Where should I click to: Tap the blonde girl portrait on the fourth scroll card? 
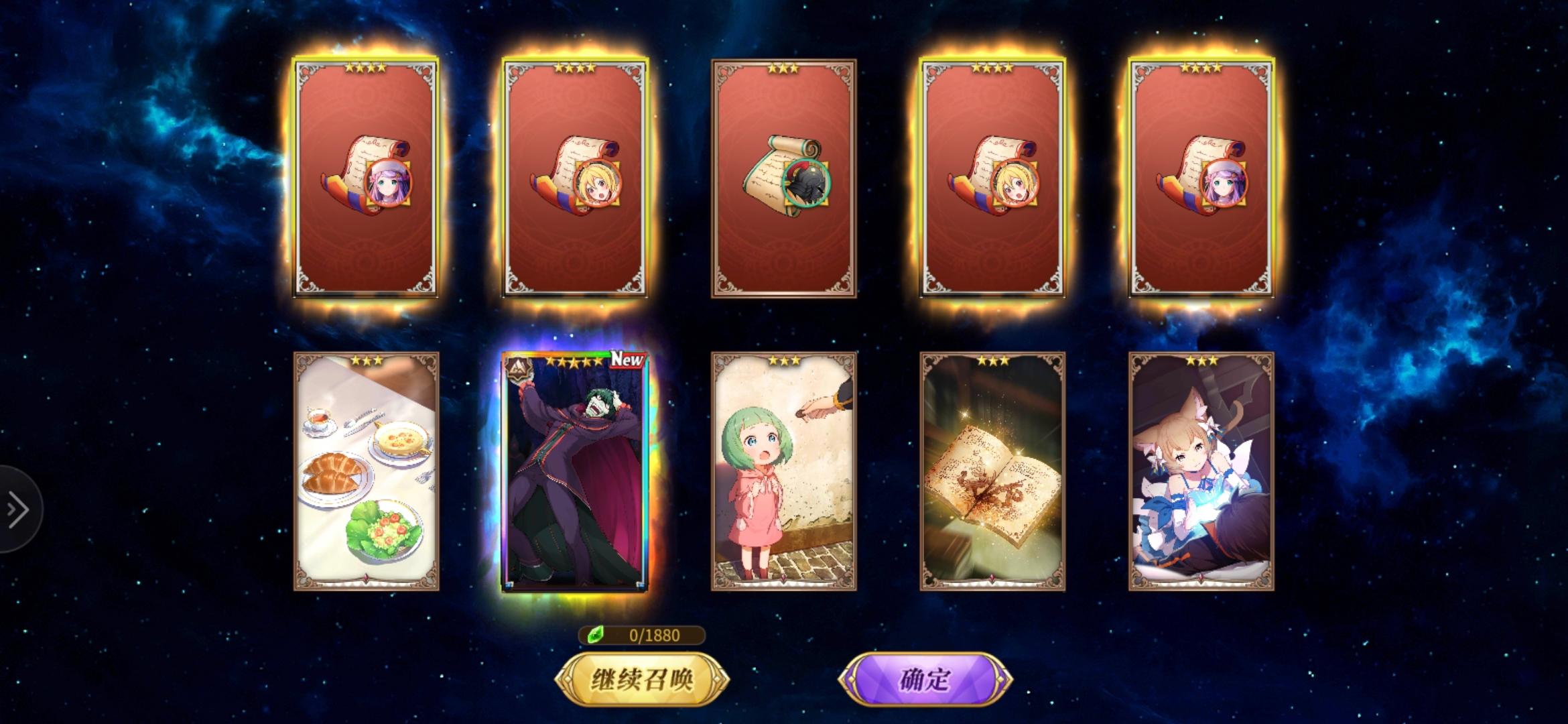1013,186
